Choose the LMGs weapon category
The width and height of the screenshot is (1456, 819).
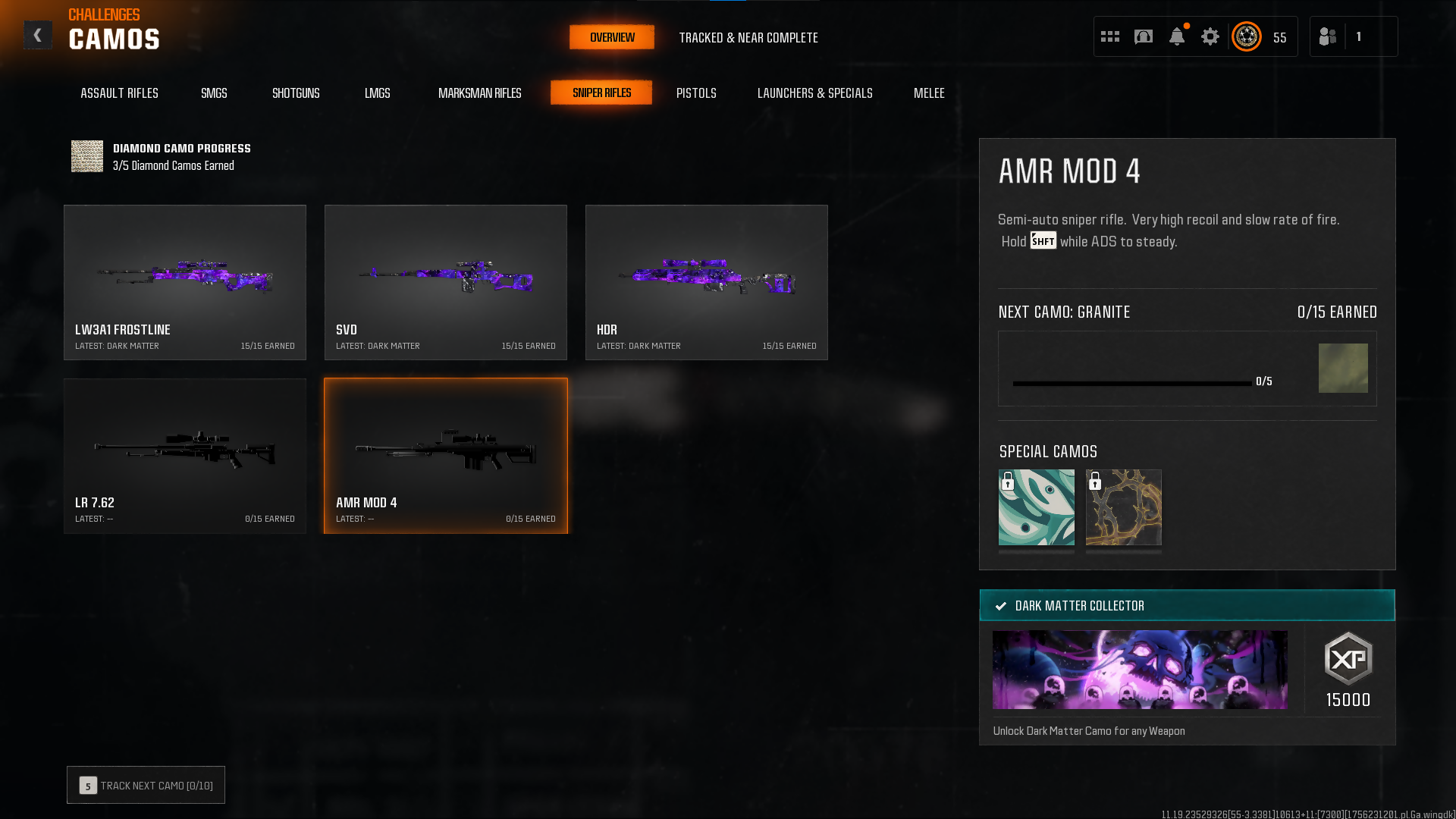pos(377,93)
